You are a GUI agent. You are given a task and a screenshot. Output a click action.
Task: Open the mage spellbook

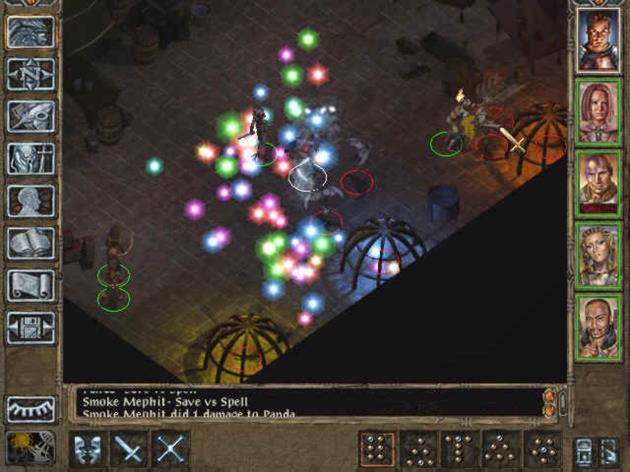31,243
